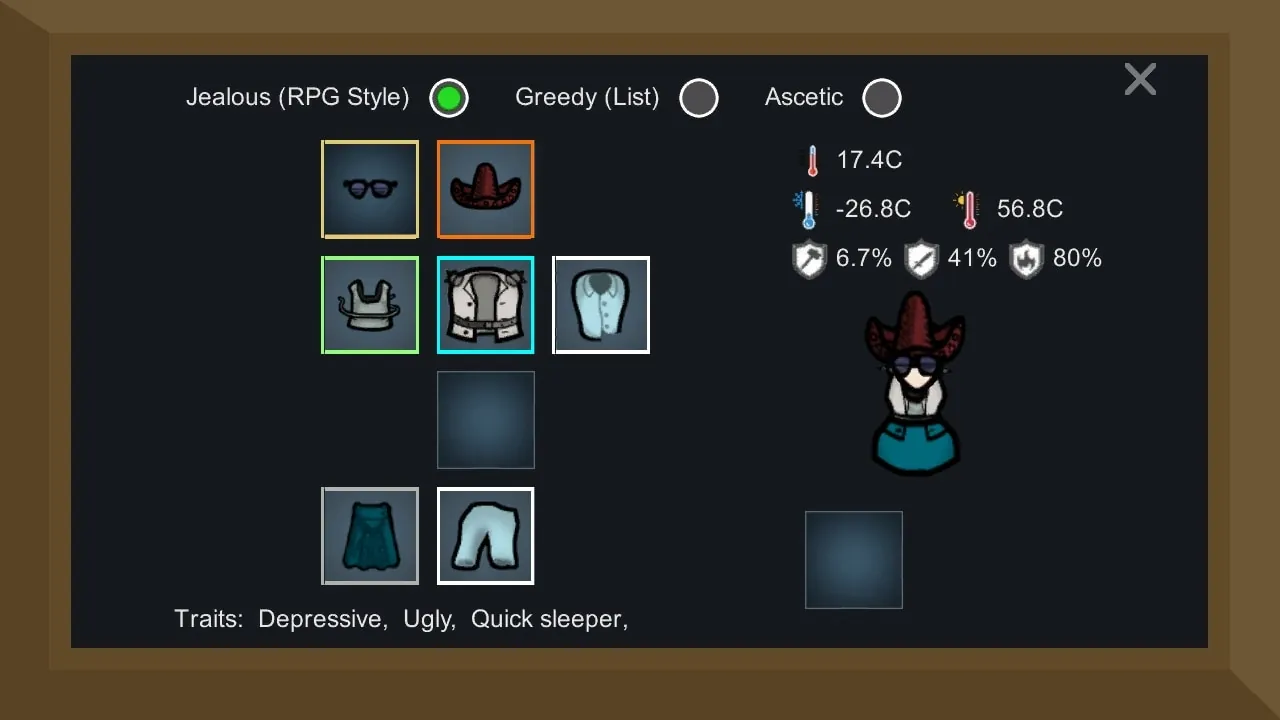The image size is (1280, 720).
Task: Pick the open vest jacket slot
Action: (x=486, y=306)
